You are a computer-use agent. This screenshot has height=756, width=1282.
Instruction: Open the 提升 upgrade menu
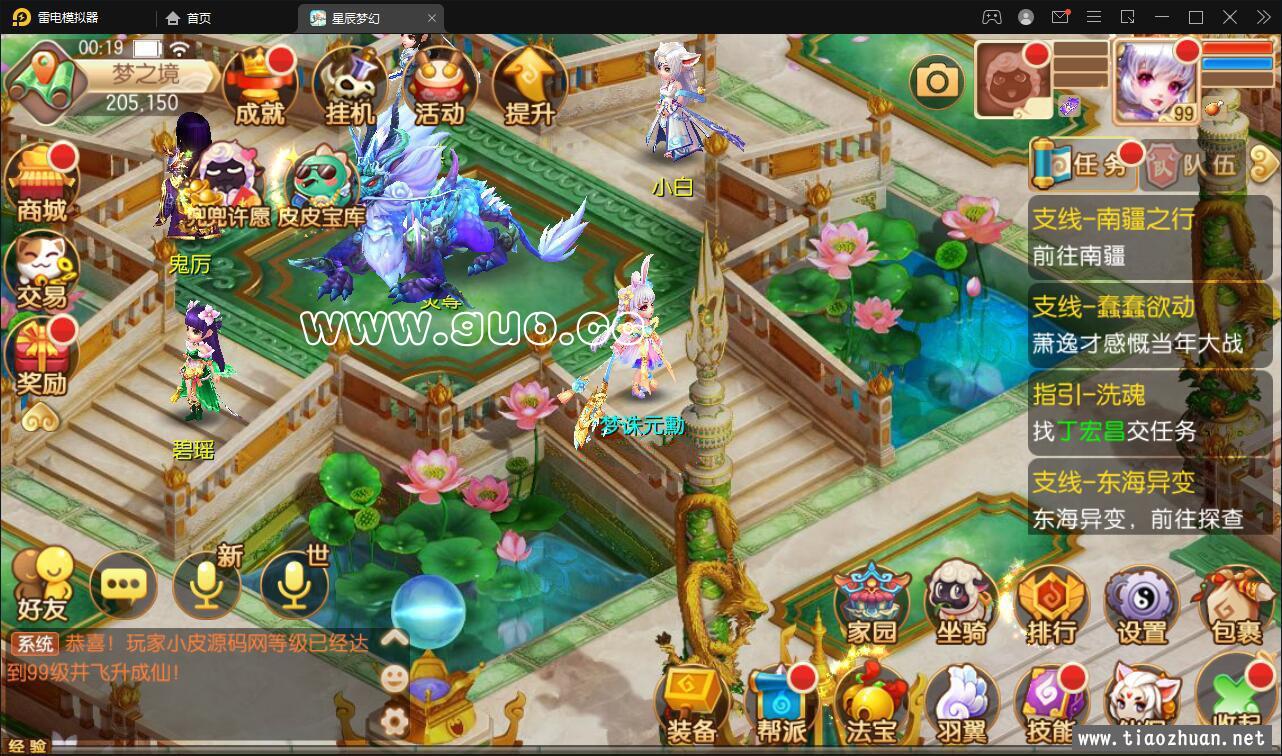pos(528,87)
